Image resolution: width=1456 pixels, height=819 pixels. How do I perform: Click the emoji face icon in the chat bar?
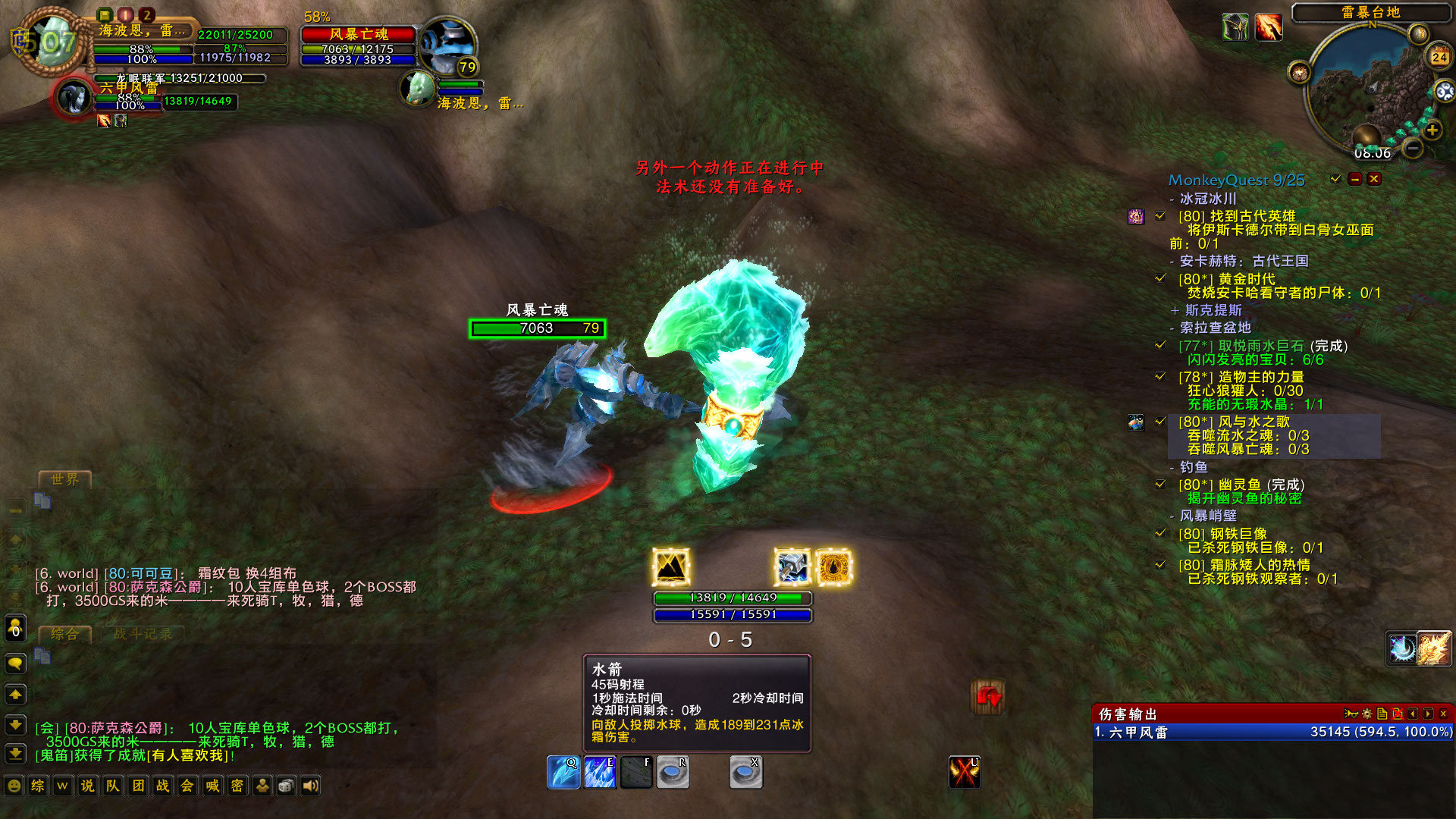pyautogui.click(x=14, y=786)
